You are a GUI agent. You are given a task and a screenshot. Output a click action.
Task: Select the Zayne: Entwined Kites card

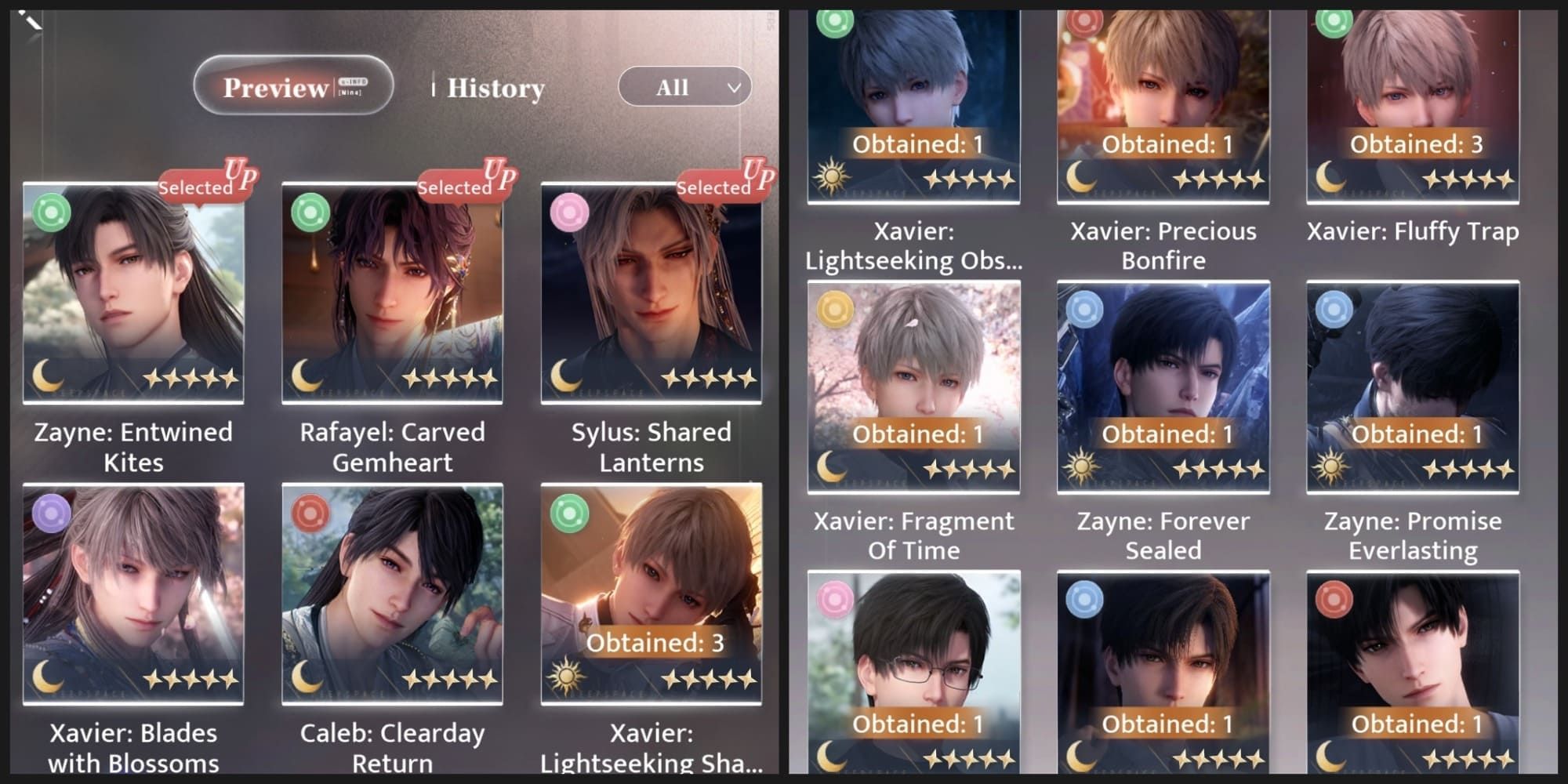pos(133,294)
